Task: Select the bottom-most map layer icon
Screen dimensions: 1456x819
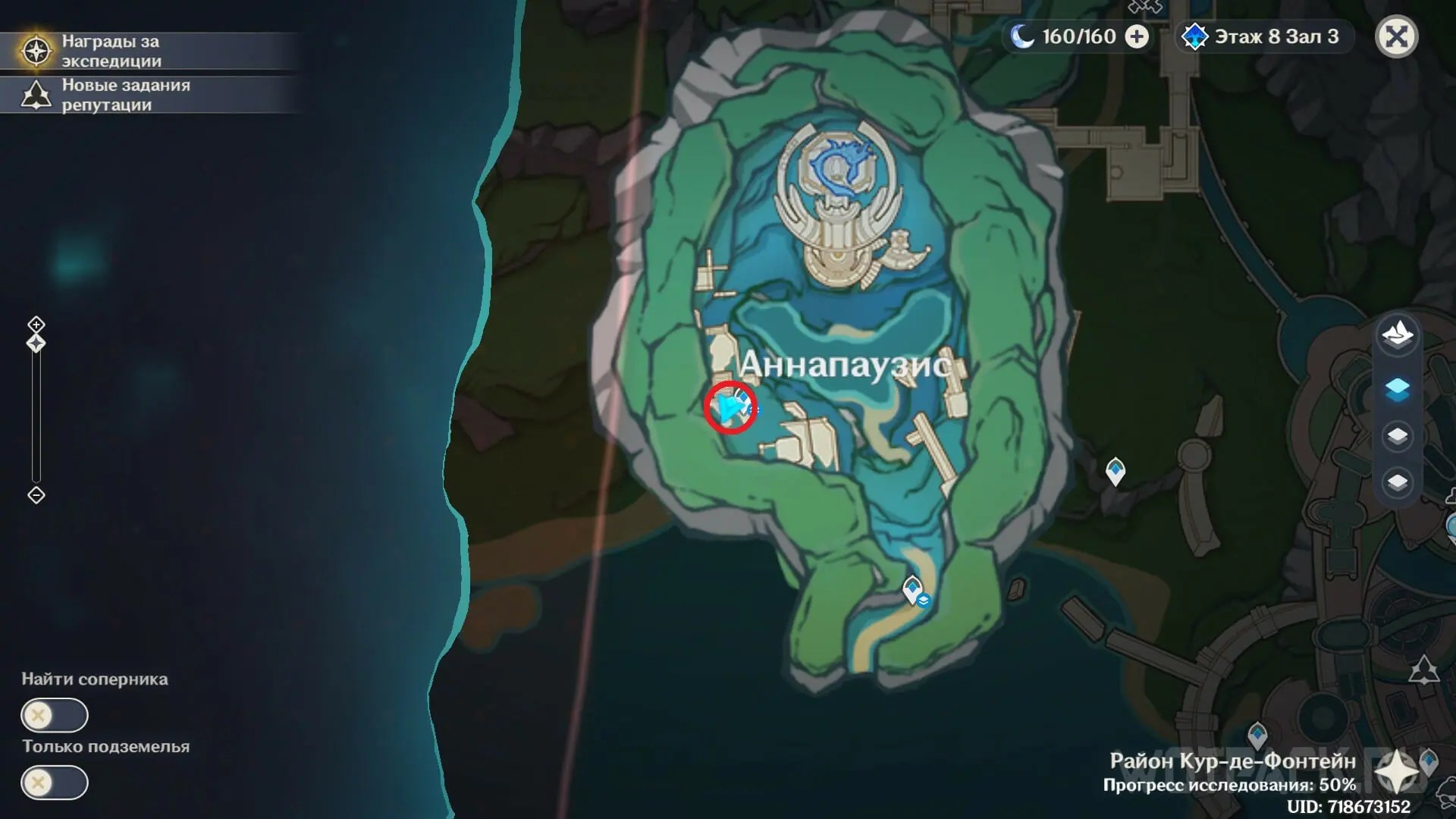Action: 1399,480
